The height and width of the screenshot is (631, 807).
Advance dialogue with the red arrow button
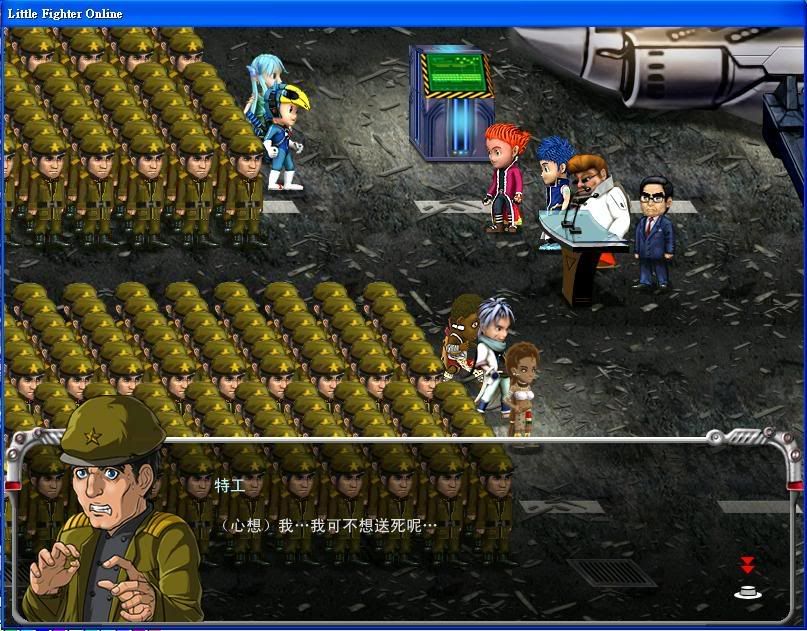pyautogui.click(x=746, y=579)
